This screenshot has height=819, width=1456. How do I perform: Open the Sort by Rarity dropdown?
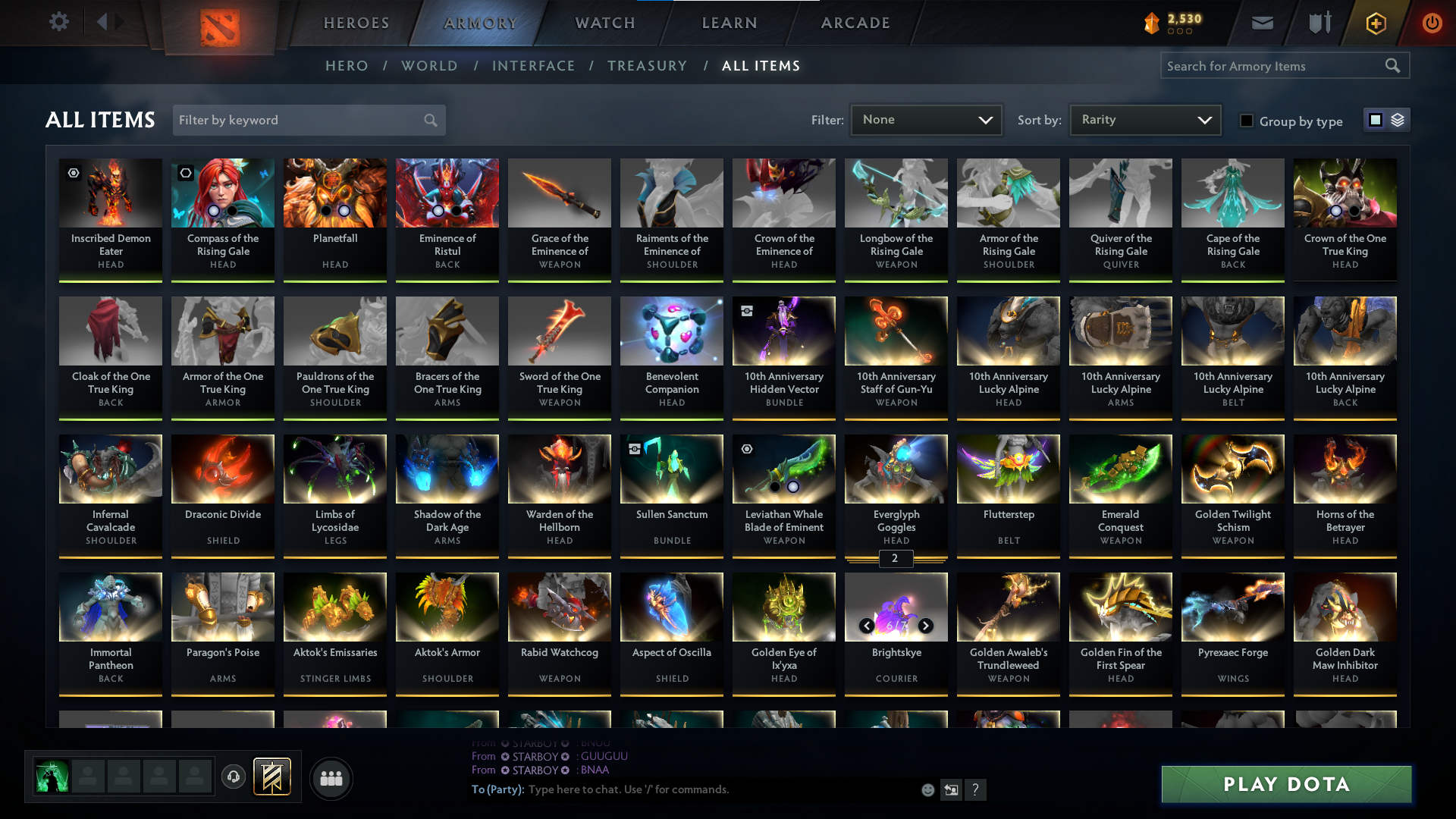click(1144, 119)
